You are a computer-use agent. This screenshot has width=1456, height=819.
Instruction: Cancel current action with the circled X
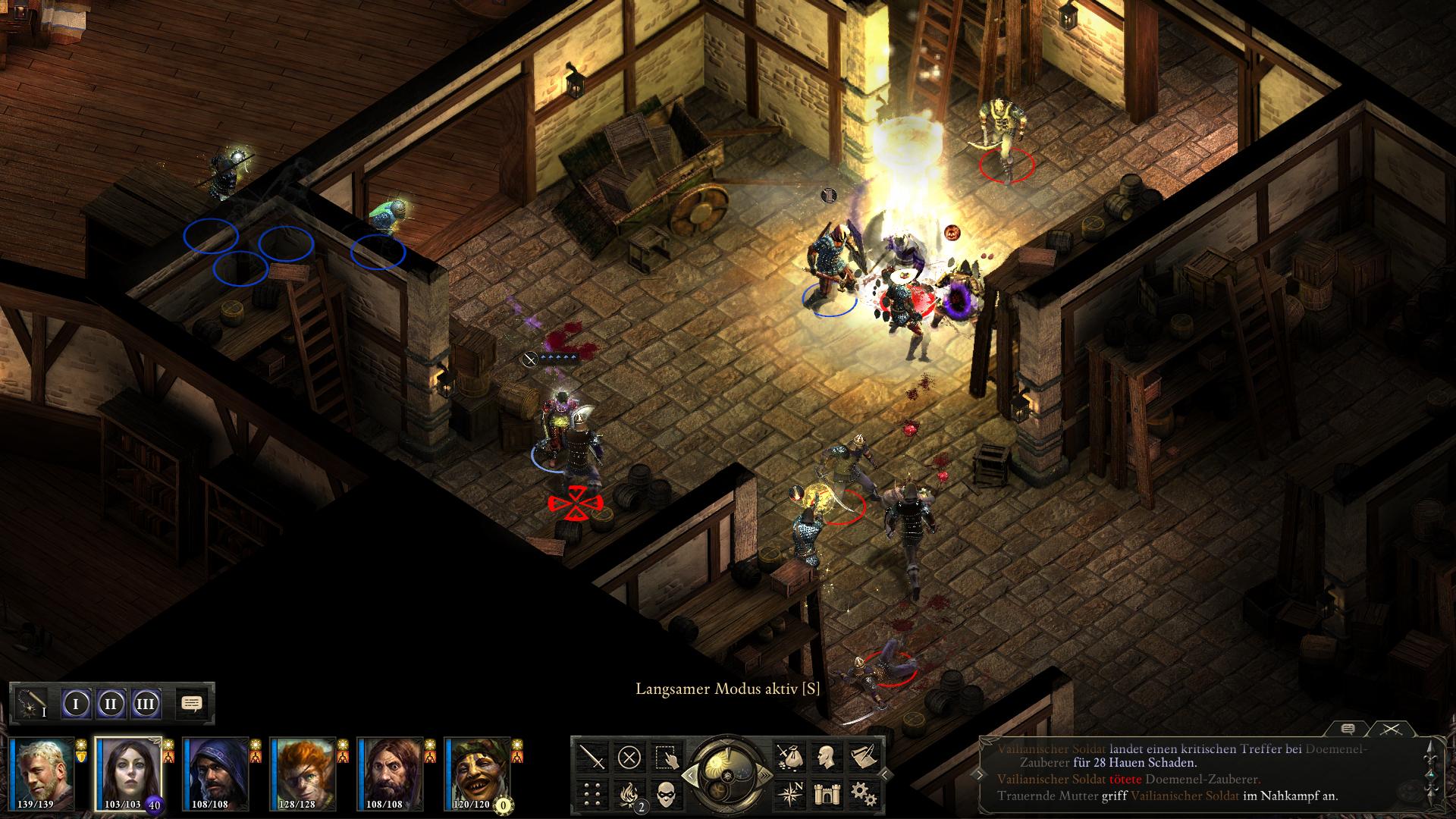pos(629,757)
